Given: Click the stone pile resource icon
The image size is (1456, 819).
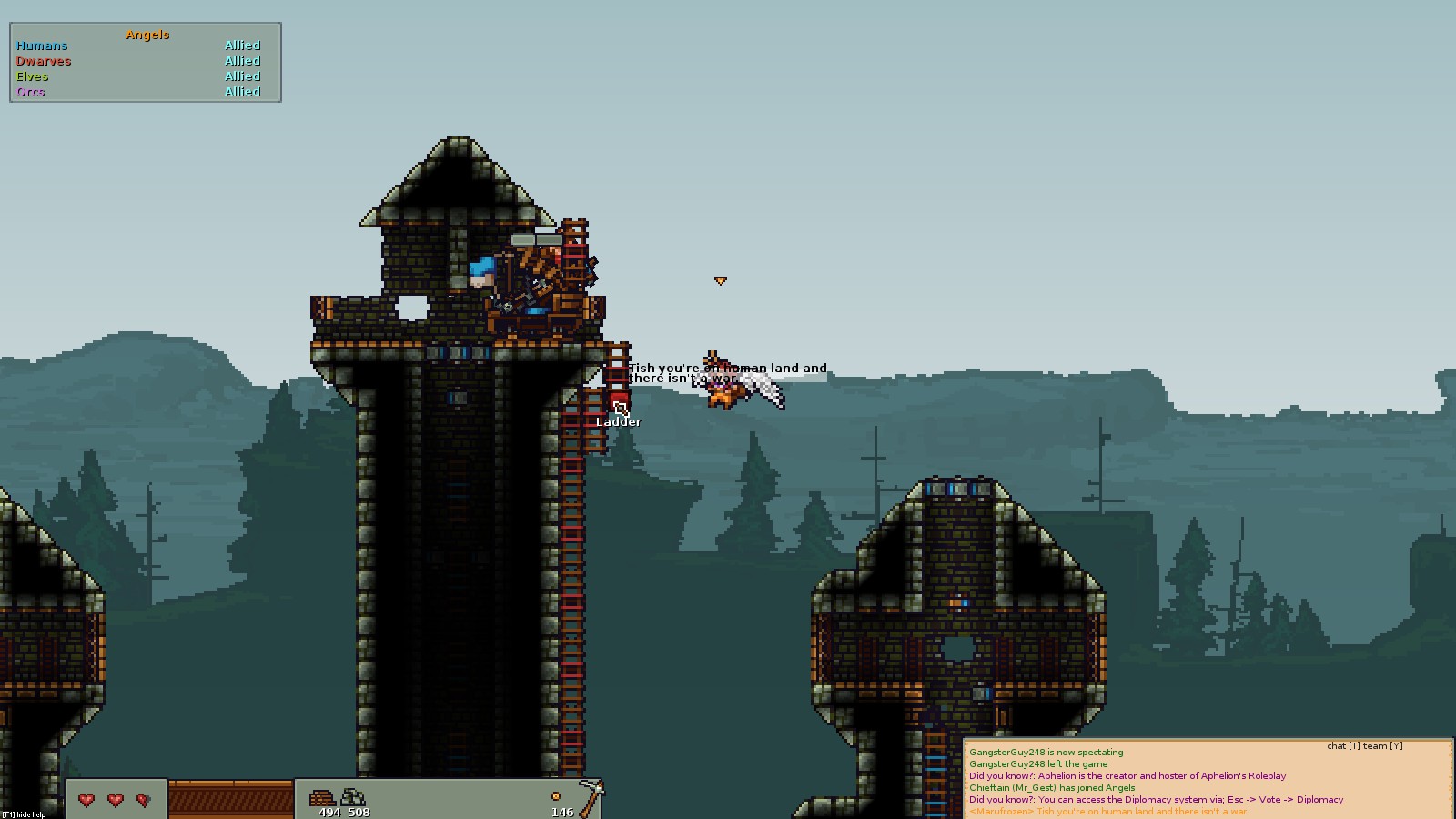Looking at the screenshot, I should point(353,798).
